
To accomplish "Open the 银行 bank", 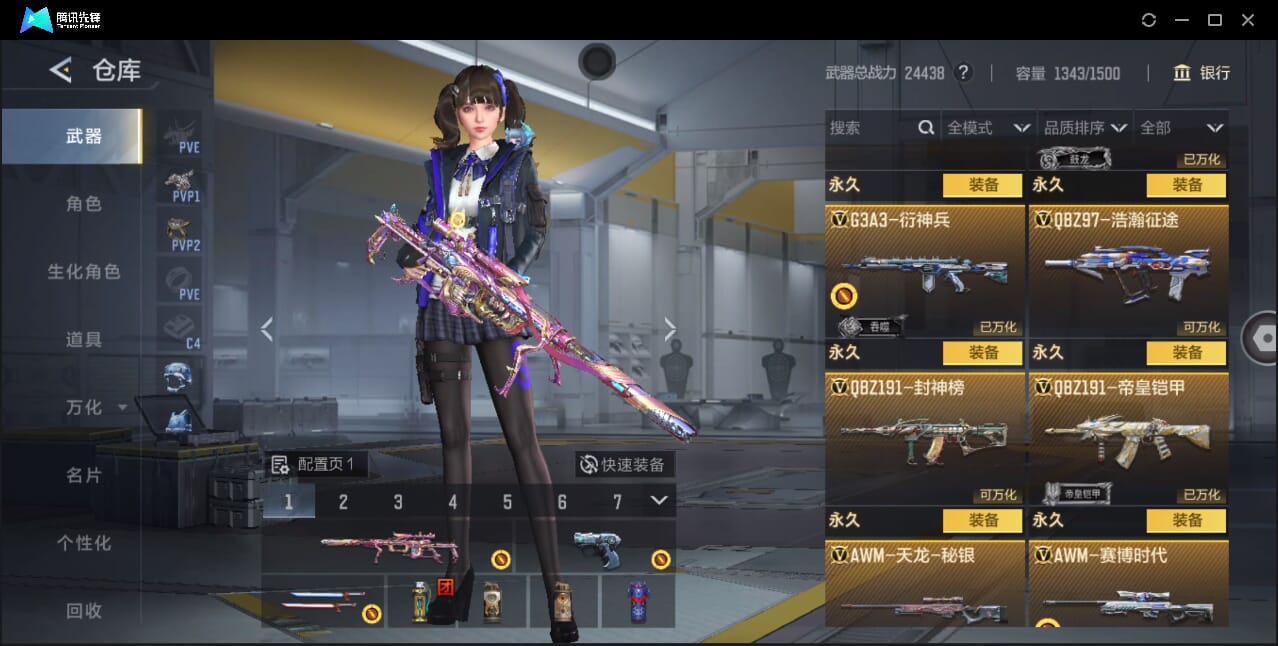I will 1202,73.
